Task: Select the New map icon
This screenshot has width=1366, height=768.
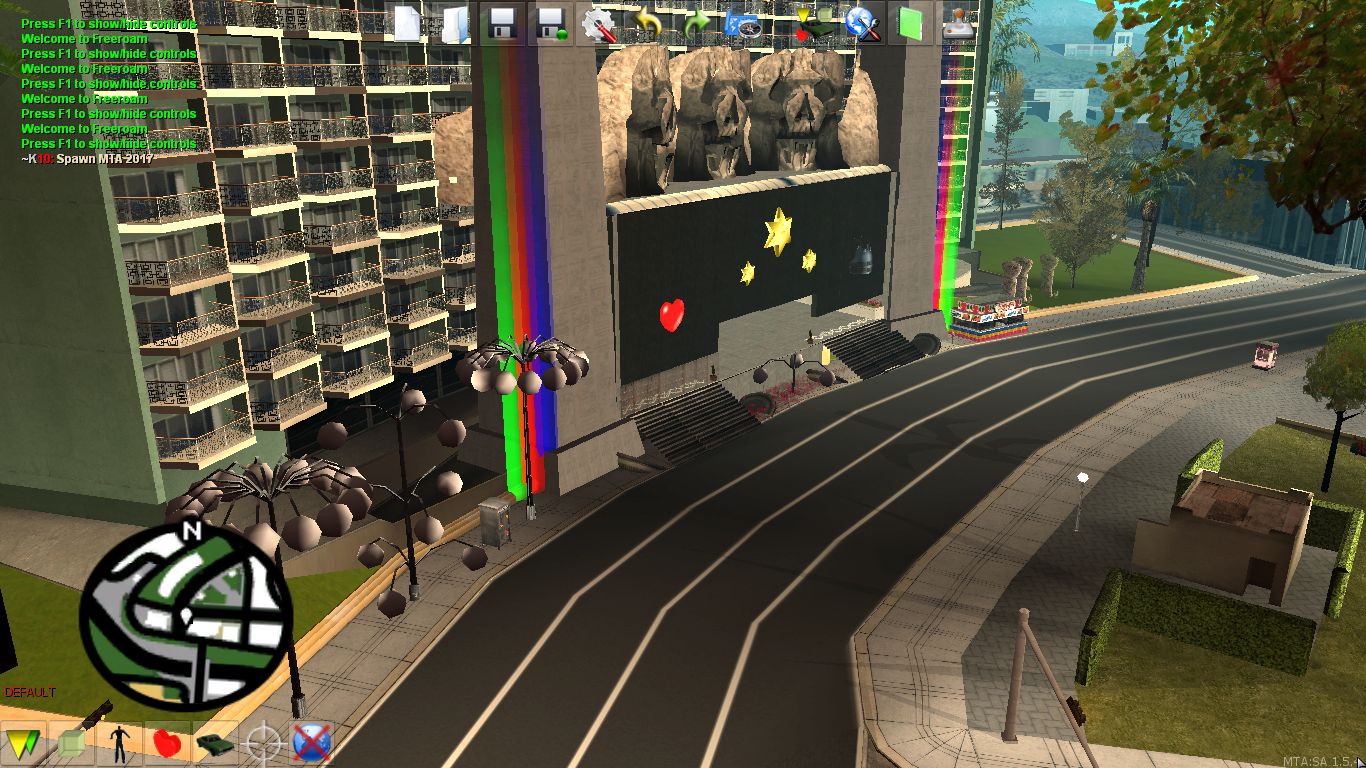Action: pyautogui.click(x=406, y=25)
